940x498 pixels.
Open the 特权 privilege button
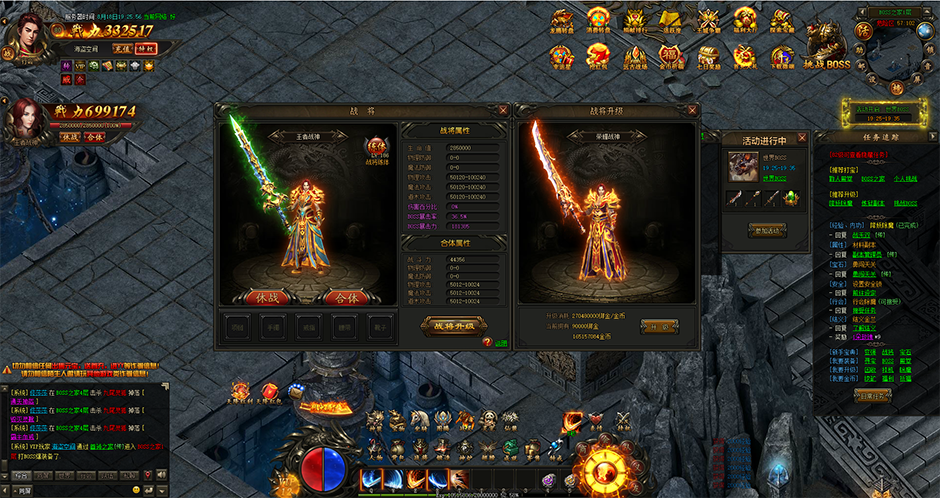point(146,48)
